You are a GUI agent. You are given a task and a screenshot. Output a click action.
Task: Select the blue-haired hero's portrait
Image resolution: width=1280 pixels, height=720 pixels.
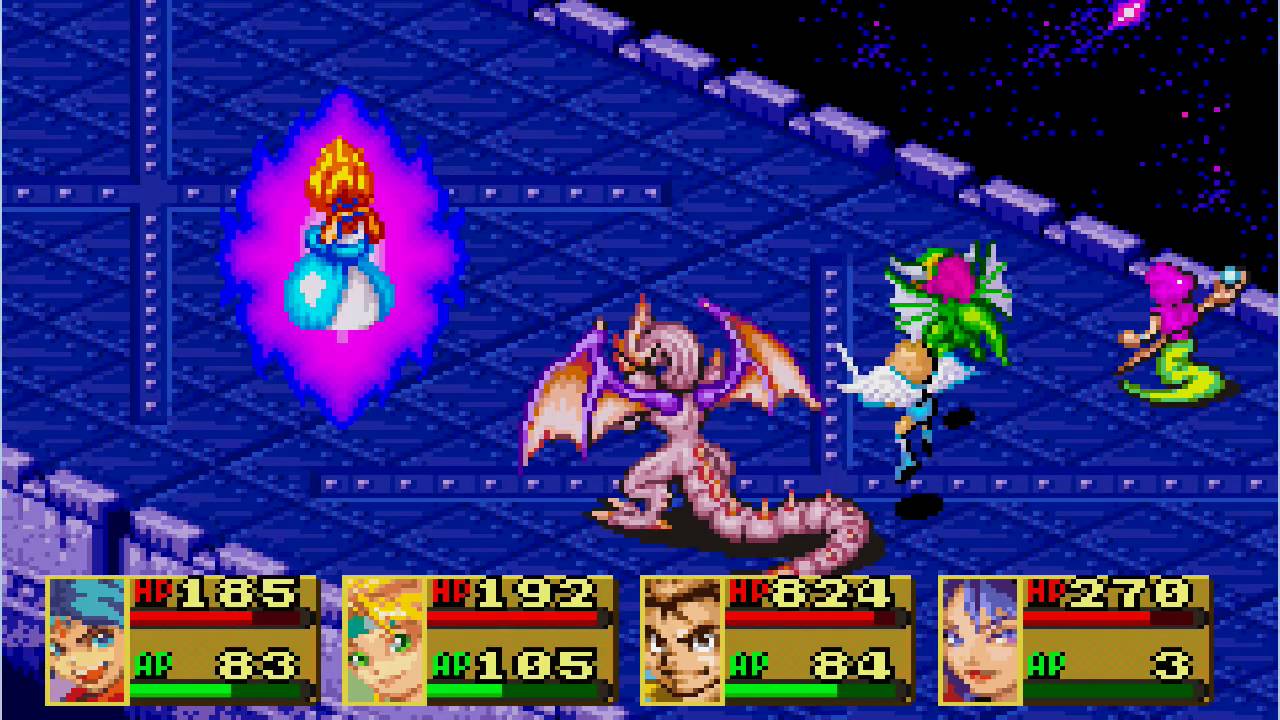[88, 640]
